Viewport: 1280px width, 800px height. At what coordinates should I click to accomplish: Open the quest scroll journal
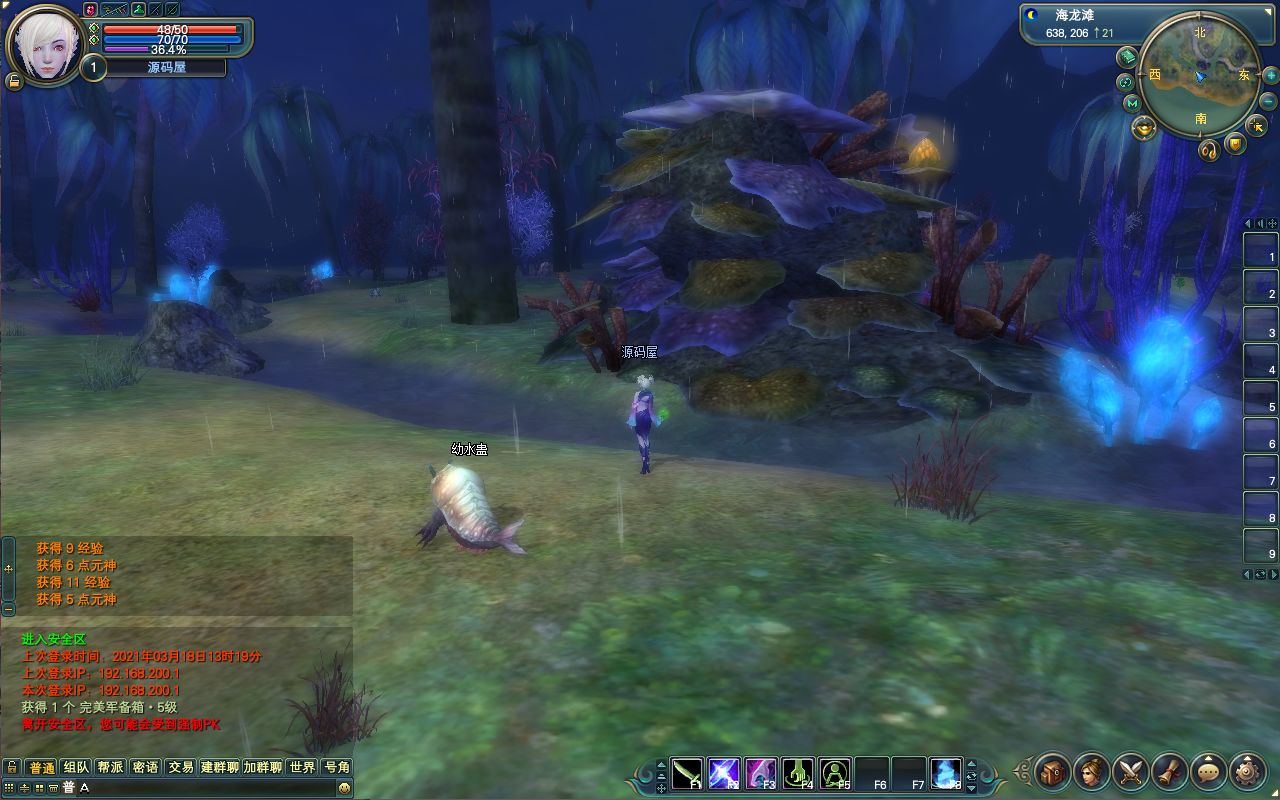click(x=1170, y=772)
